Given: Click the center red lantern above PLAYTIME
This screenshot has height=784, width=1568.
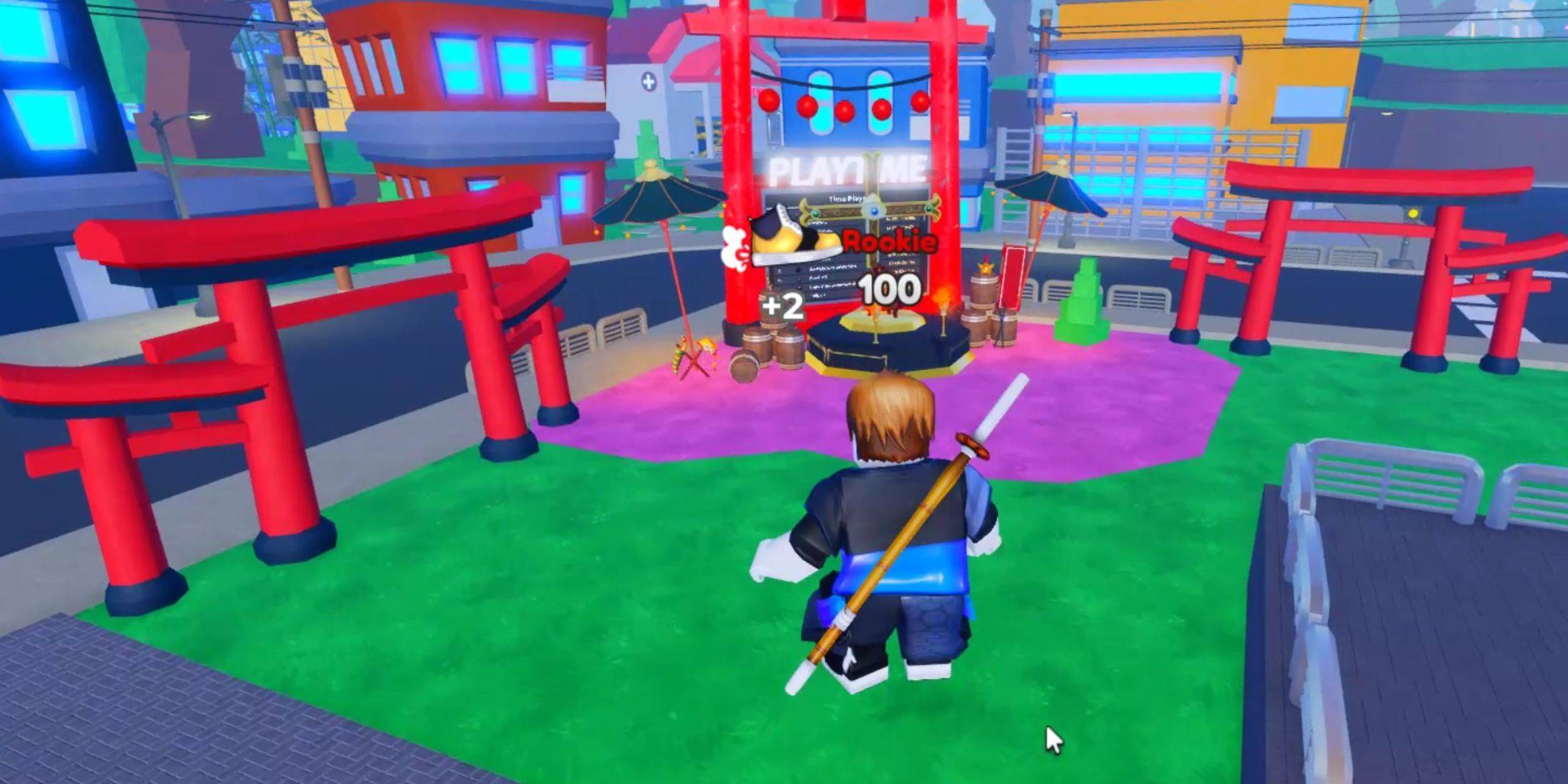Looking at the screenshot, I should [845, 110].
